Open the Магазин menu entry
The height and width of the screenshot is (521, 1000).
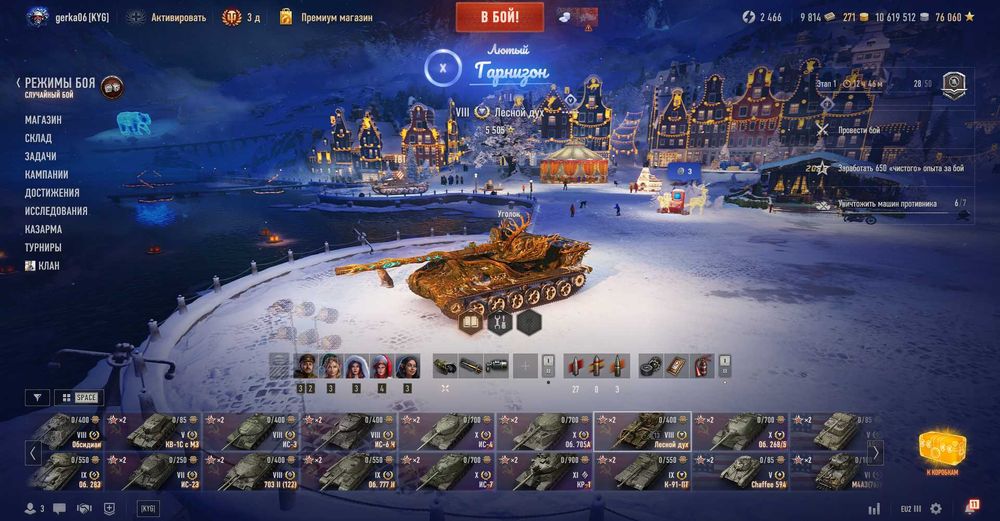point(43,120)
